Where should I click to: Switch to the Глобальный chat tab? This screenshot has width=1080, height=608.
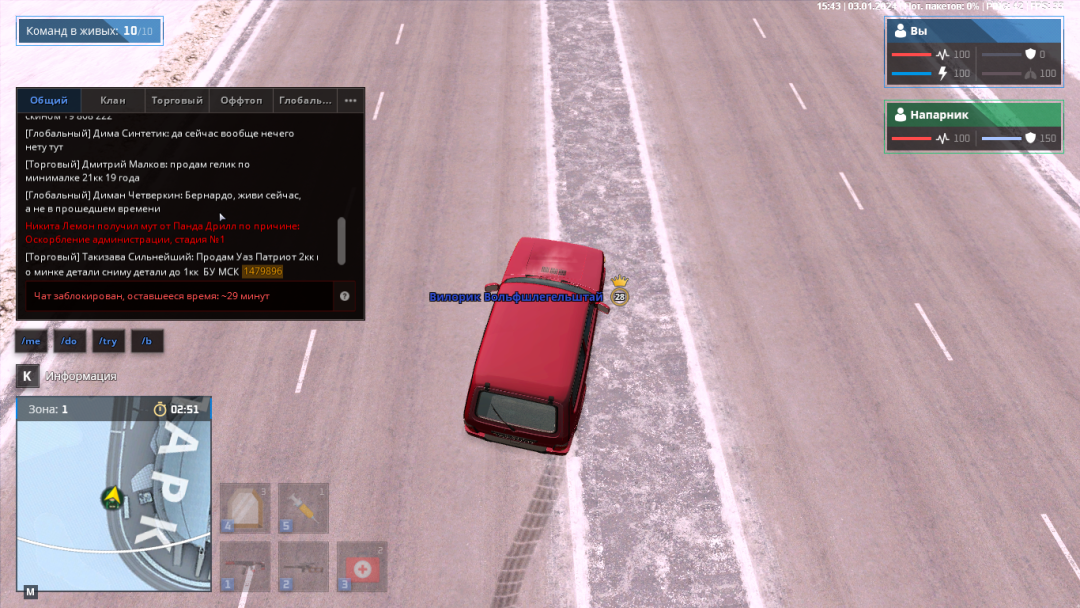tap(305, 100)
